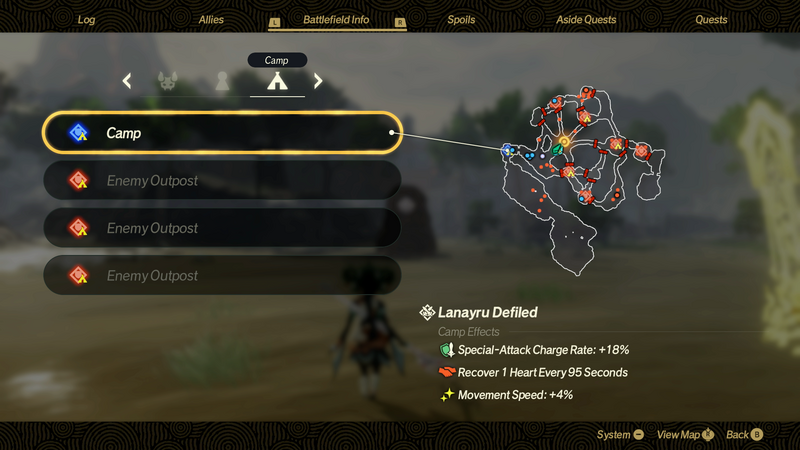Switch to the Log tab
Screen dimensions: 800x450
pos(86,19)
